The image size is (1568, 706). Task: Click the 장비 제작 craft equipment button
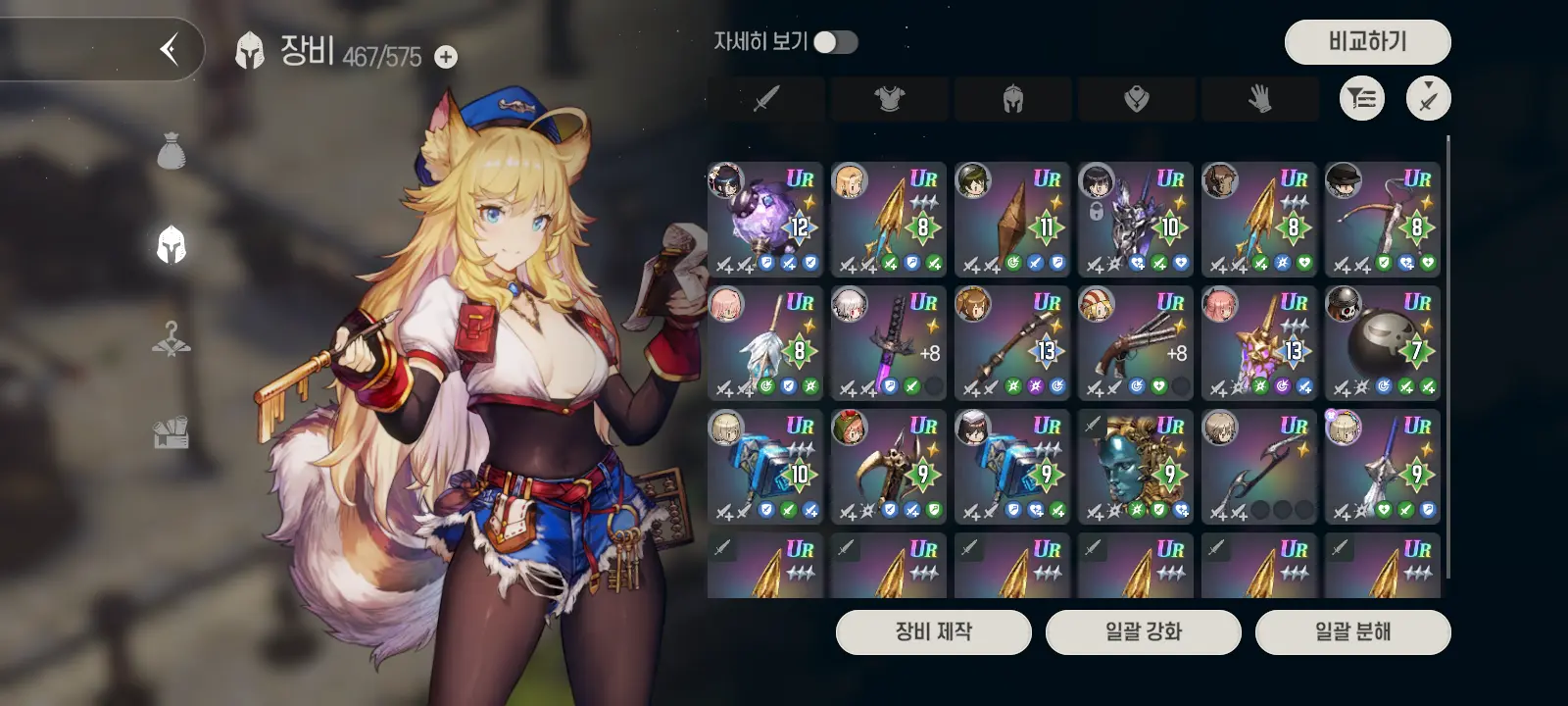(933, 631)
